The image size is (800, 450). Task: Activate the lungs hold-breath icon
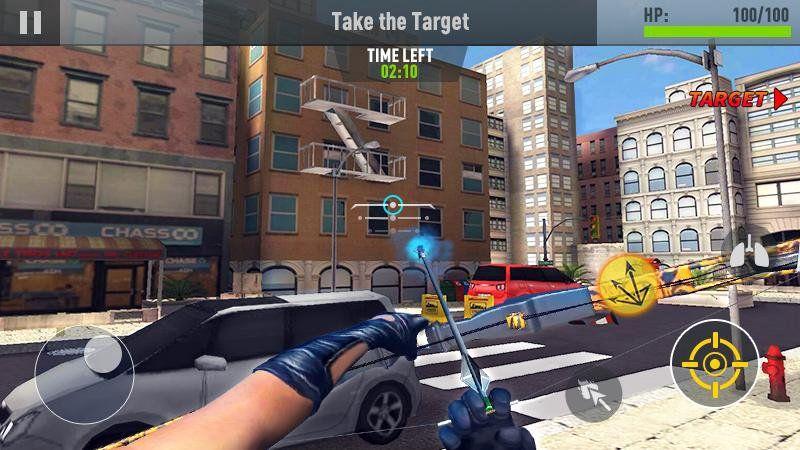coord(744,252)
